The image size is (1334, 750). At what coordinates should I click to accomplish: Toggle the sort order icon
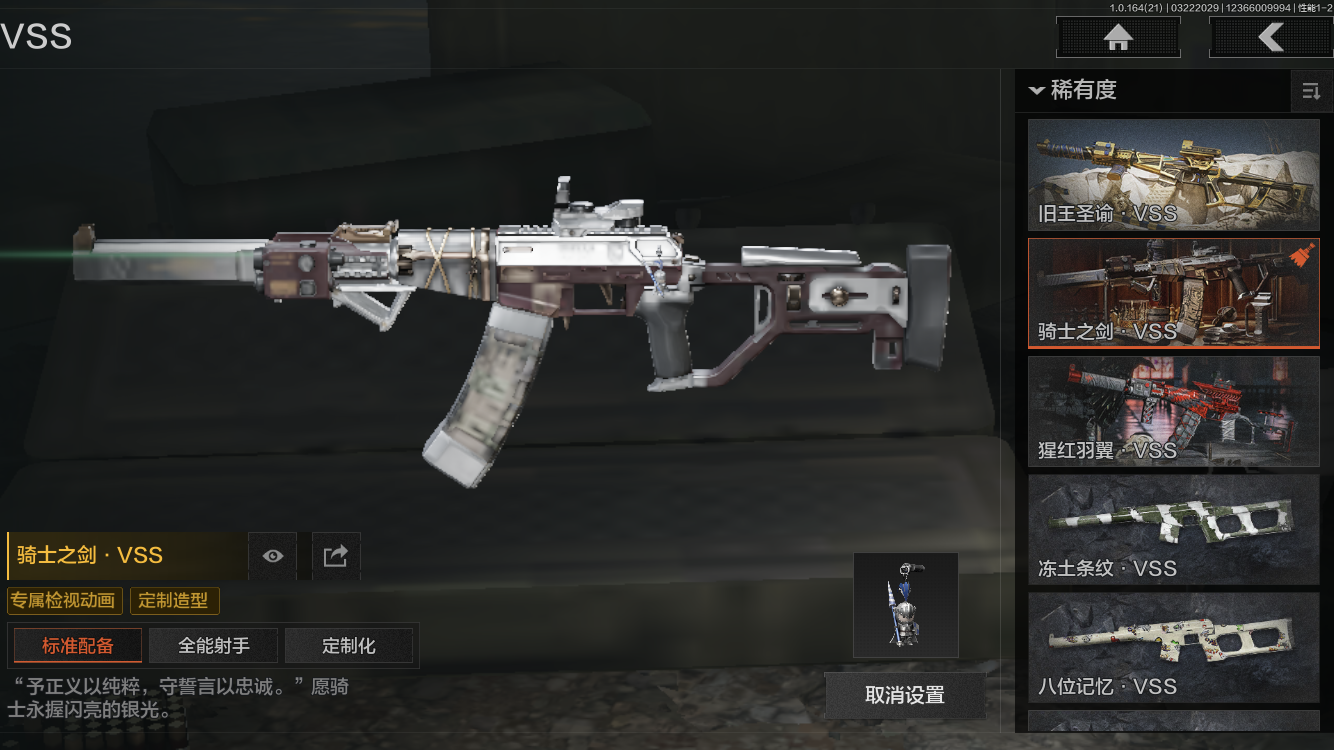point(1310,92)
